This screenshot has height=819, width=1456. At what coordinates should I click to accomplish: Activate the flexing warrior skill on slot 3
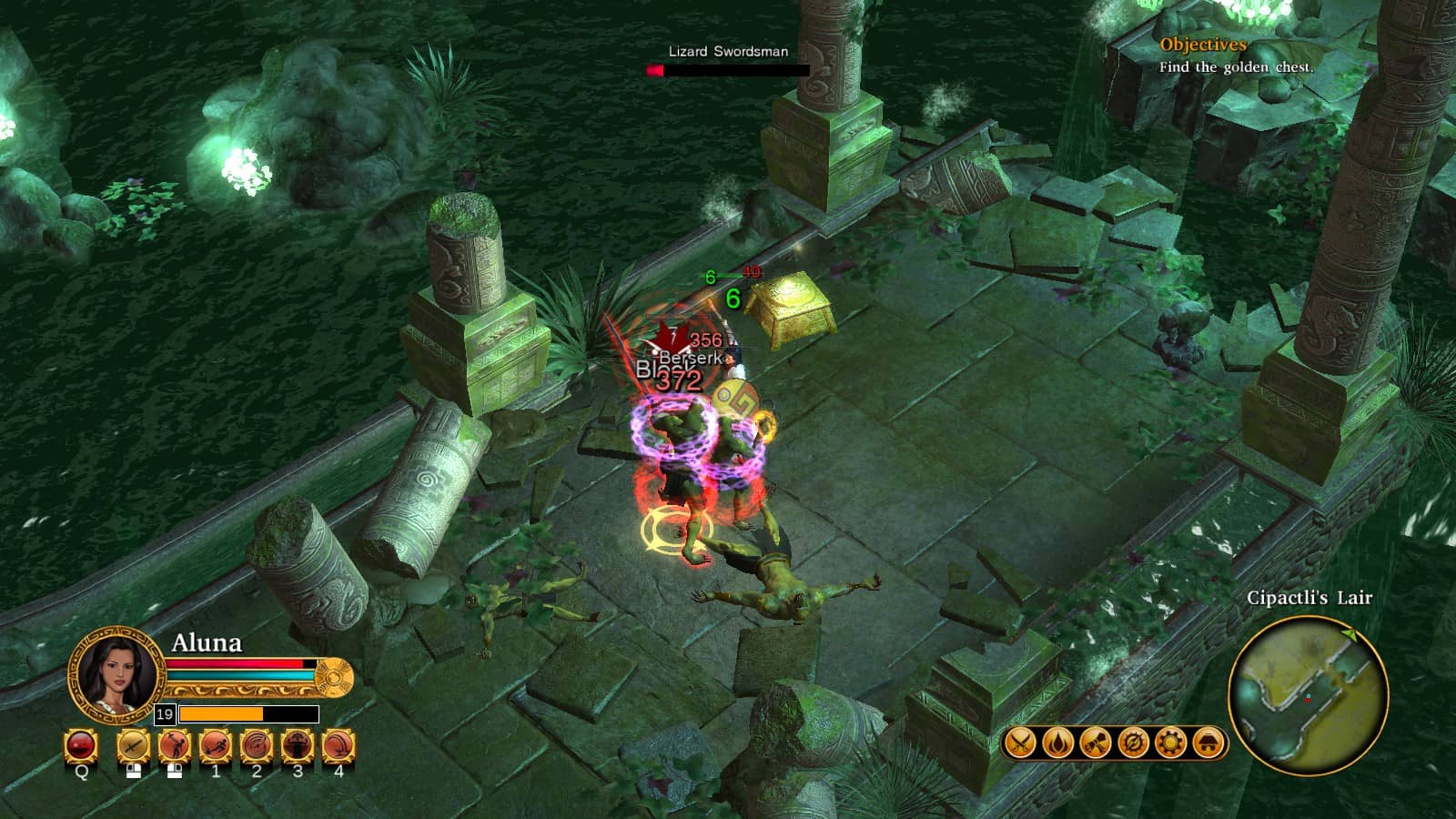[x=298, y=746]
